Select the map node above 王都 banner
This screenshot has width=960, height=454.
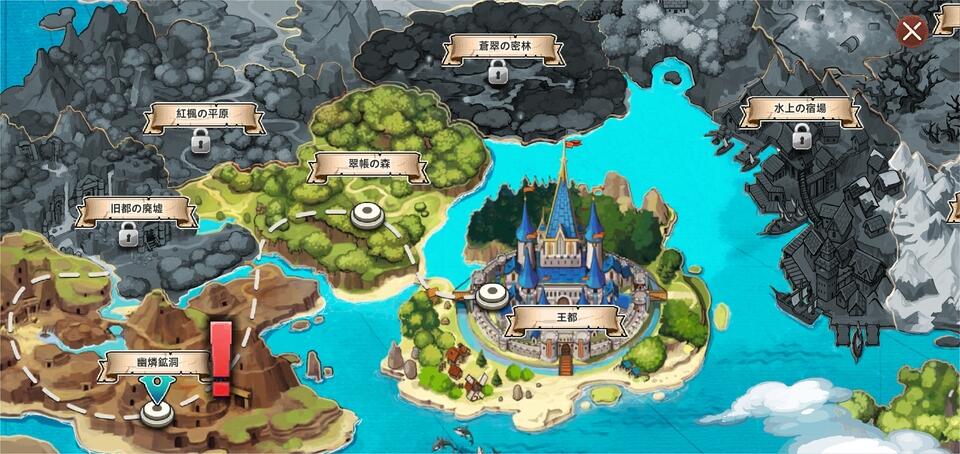click(x=490, y=294)
